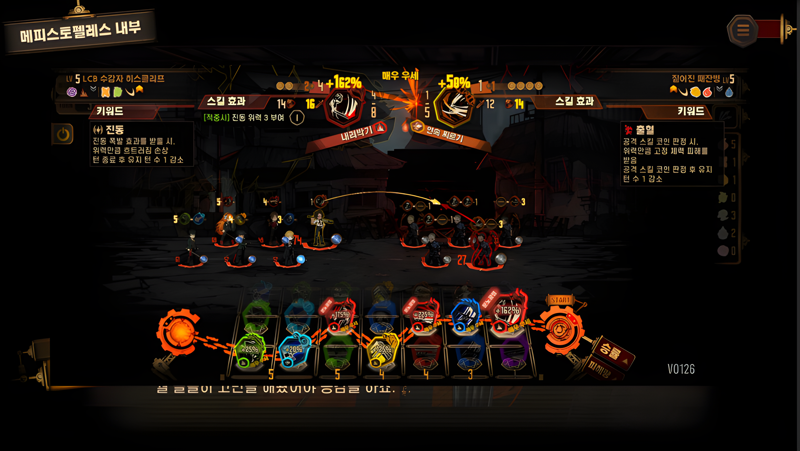Open the right 스킬 효과 panel header
Viewport: 800px width, 451px height.
575,101
